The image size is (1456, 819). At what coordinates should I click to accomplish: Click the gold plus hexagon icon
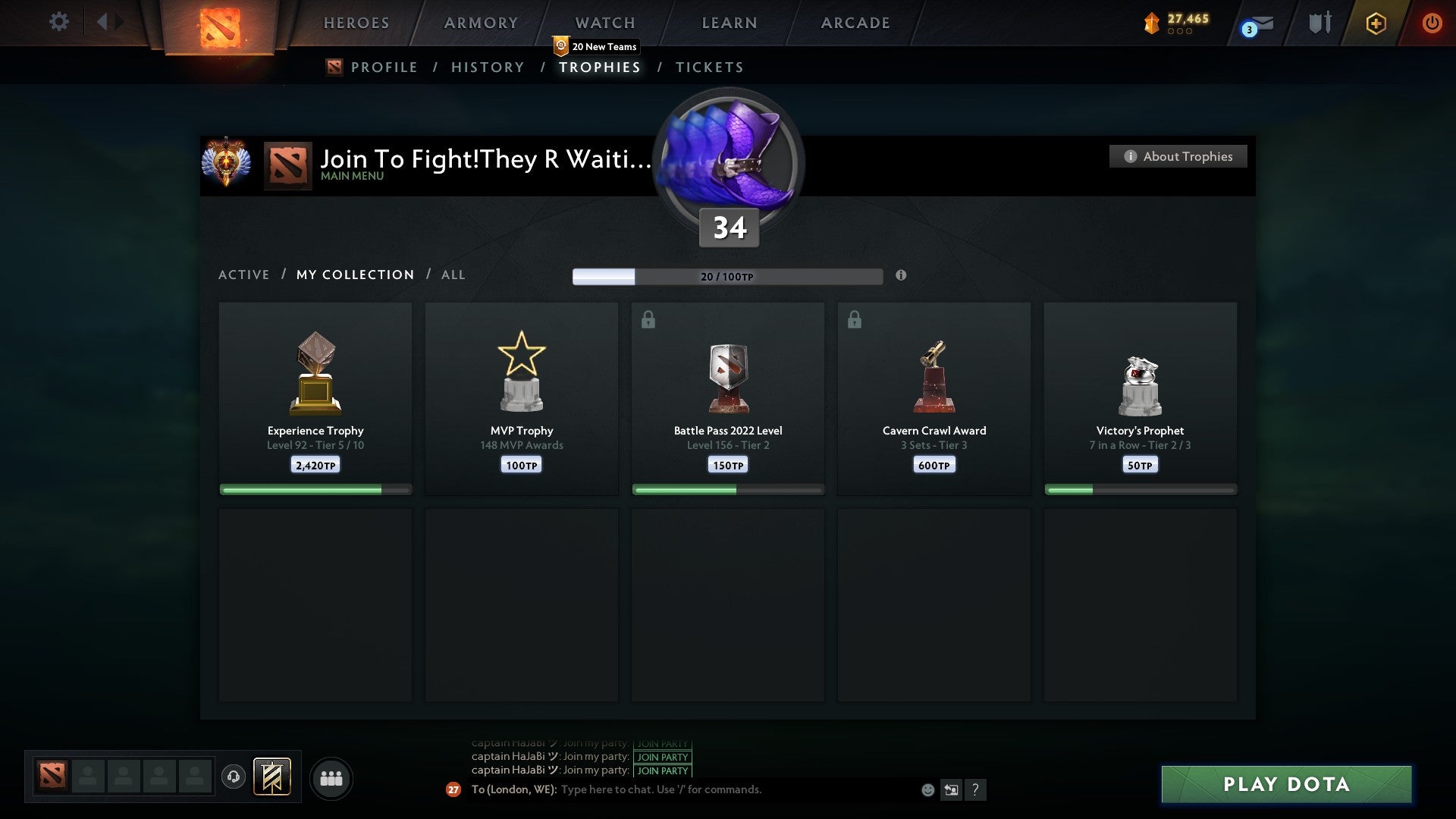click(1376, 24)
